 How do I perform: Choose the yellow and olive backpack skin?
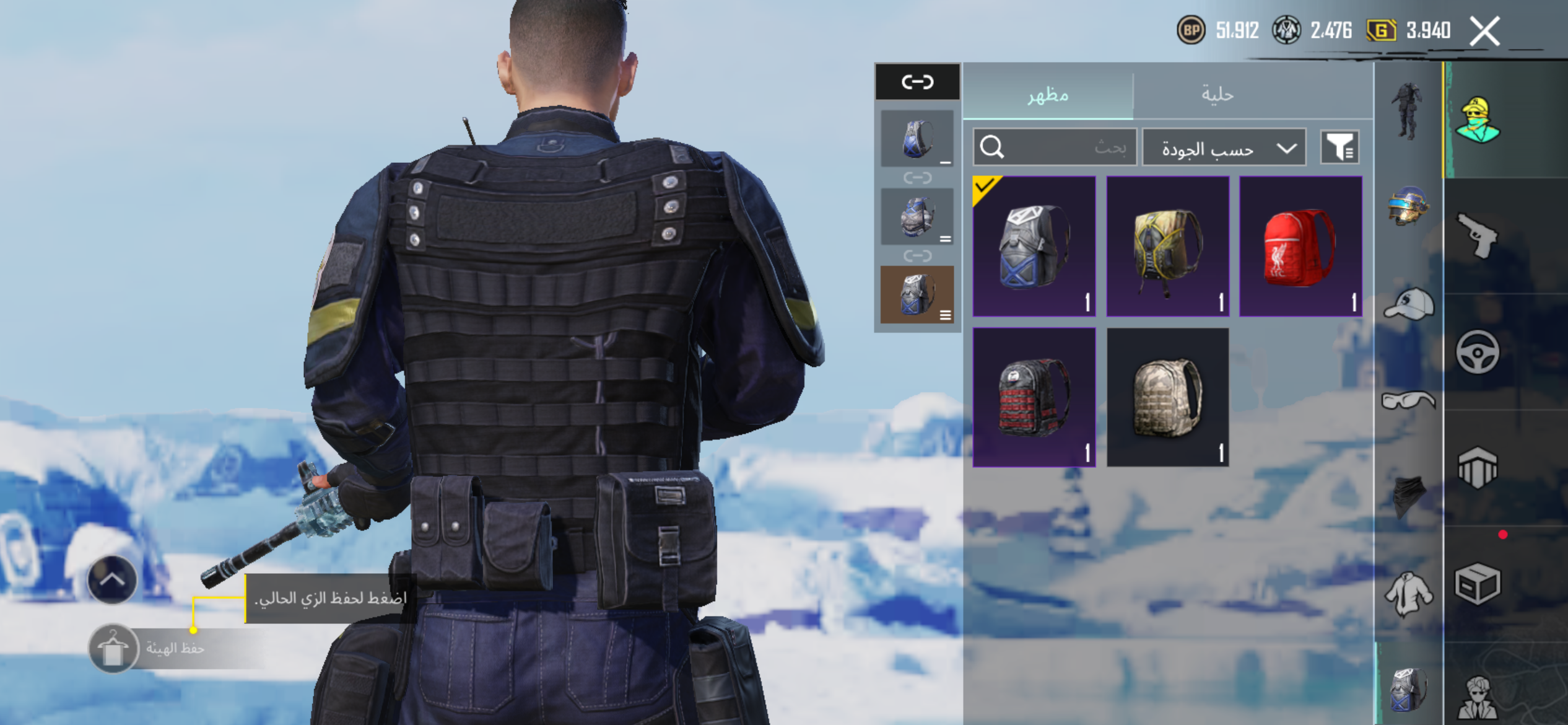click(x=1167, y=247)
